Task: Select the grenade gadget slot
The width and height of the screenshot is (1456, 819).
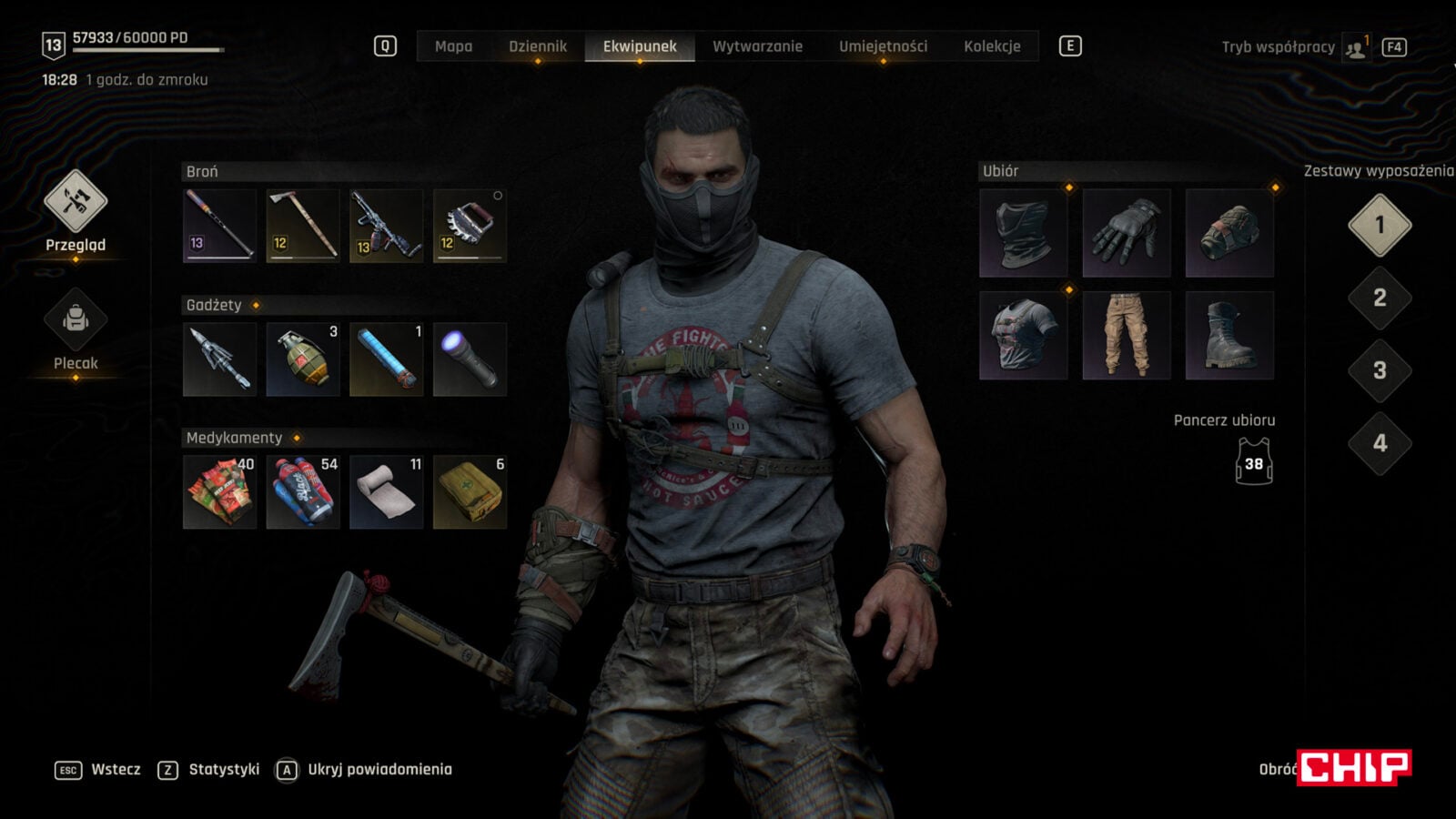Action: tap(303, 359)
